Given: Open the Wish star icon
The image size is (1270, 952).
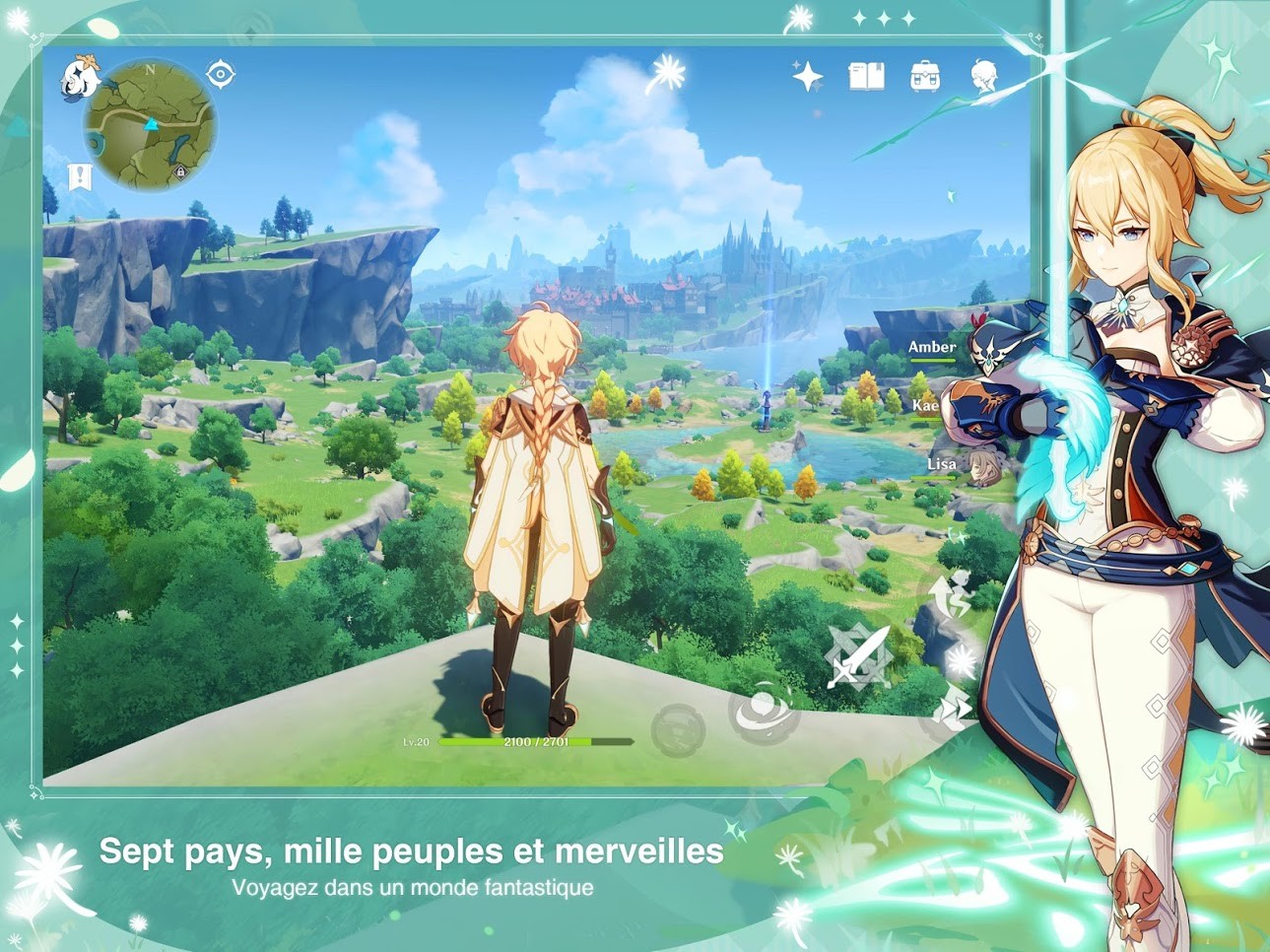Looking at the screenshot, I should (x=808, y=76).
